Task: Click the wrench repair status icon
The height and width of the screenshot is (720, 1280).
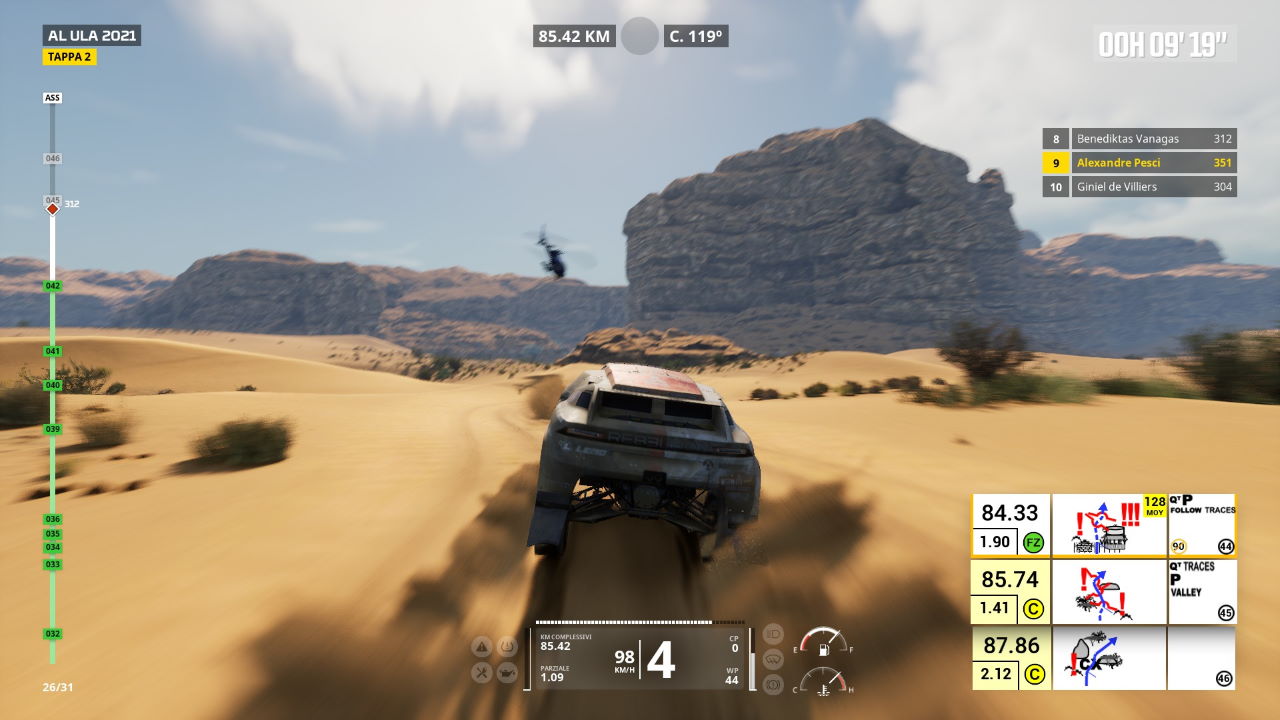Action: pyautogui.click(x=481, y=673)
